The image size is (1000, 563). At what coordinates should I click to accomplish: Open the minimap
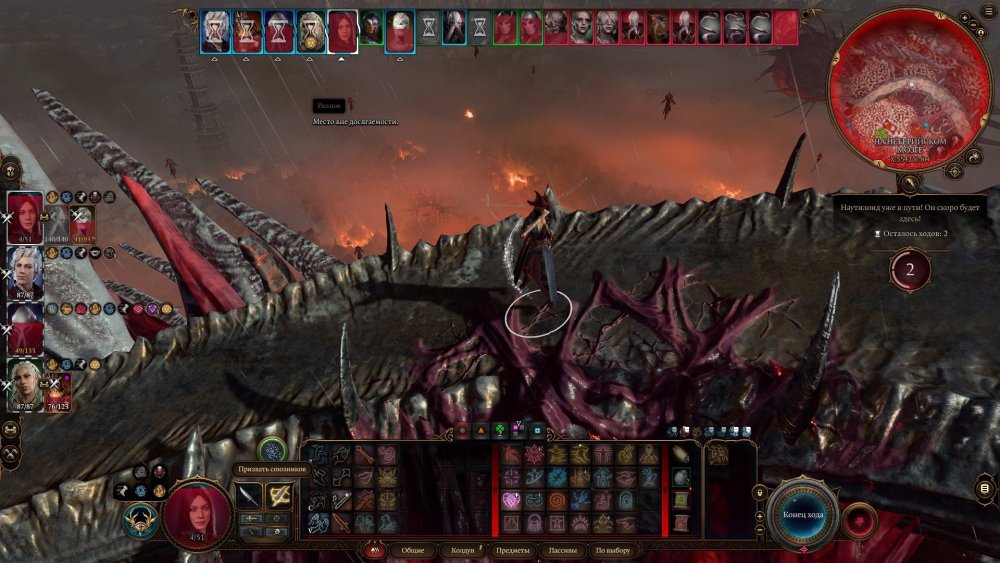909,88
